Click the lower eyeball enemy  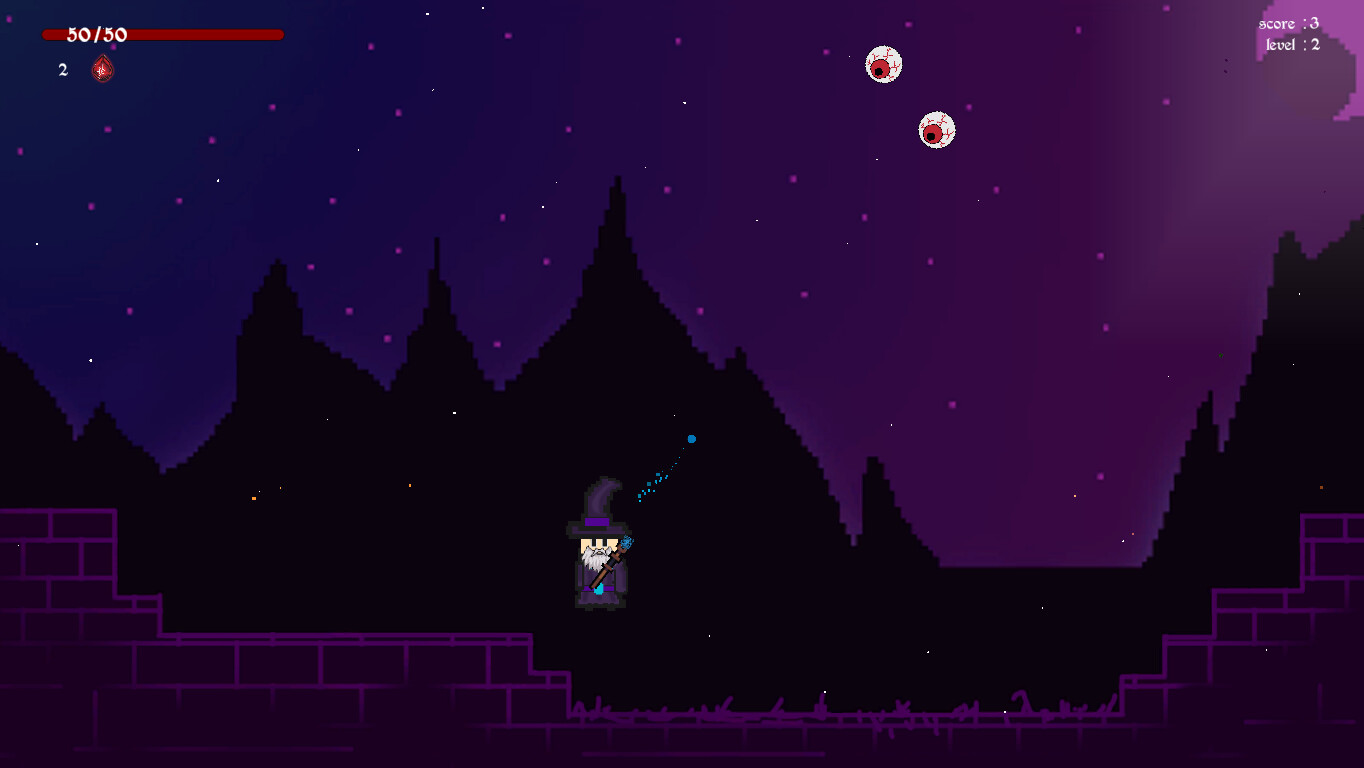pos(936,130)
